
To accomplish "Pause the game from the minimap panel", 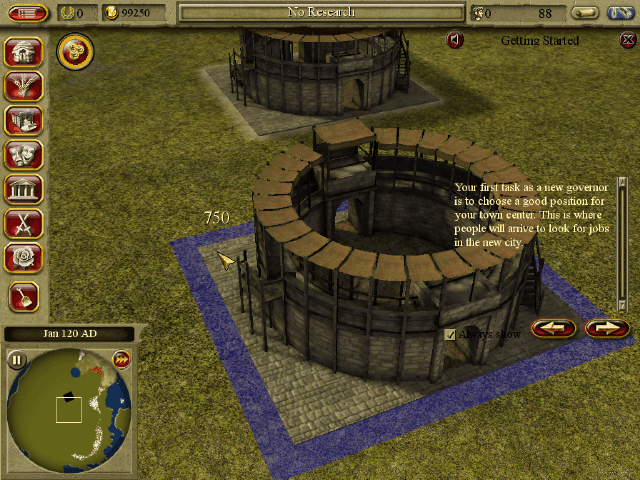I will [x=17, y=360].
